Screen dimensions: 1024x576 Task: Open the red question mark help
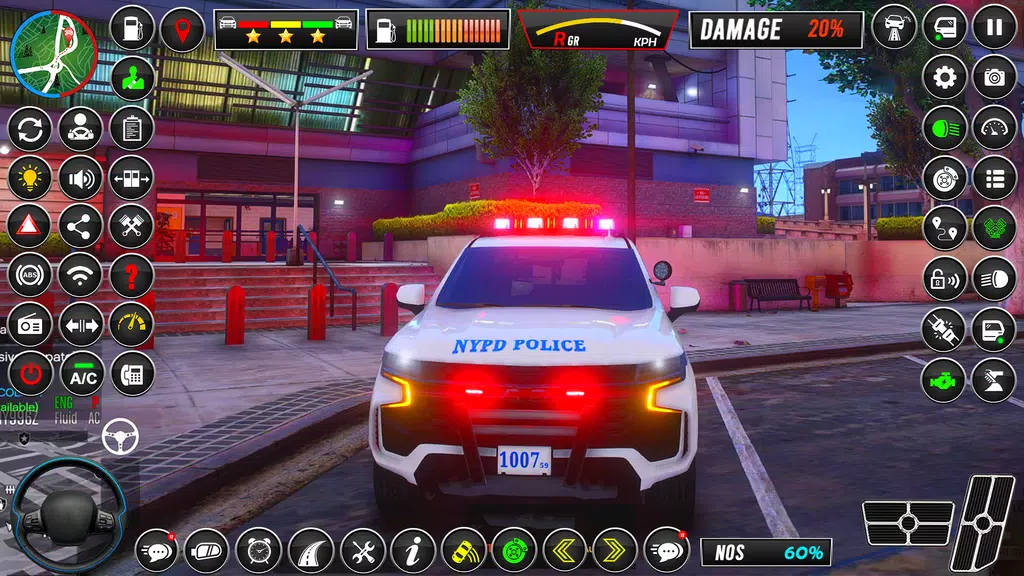click(132, 275)
